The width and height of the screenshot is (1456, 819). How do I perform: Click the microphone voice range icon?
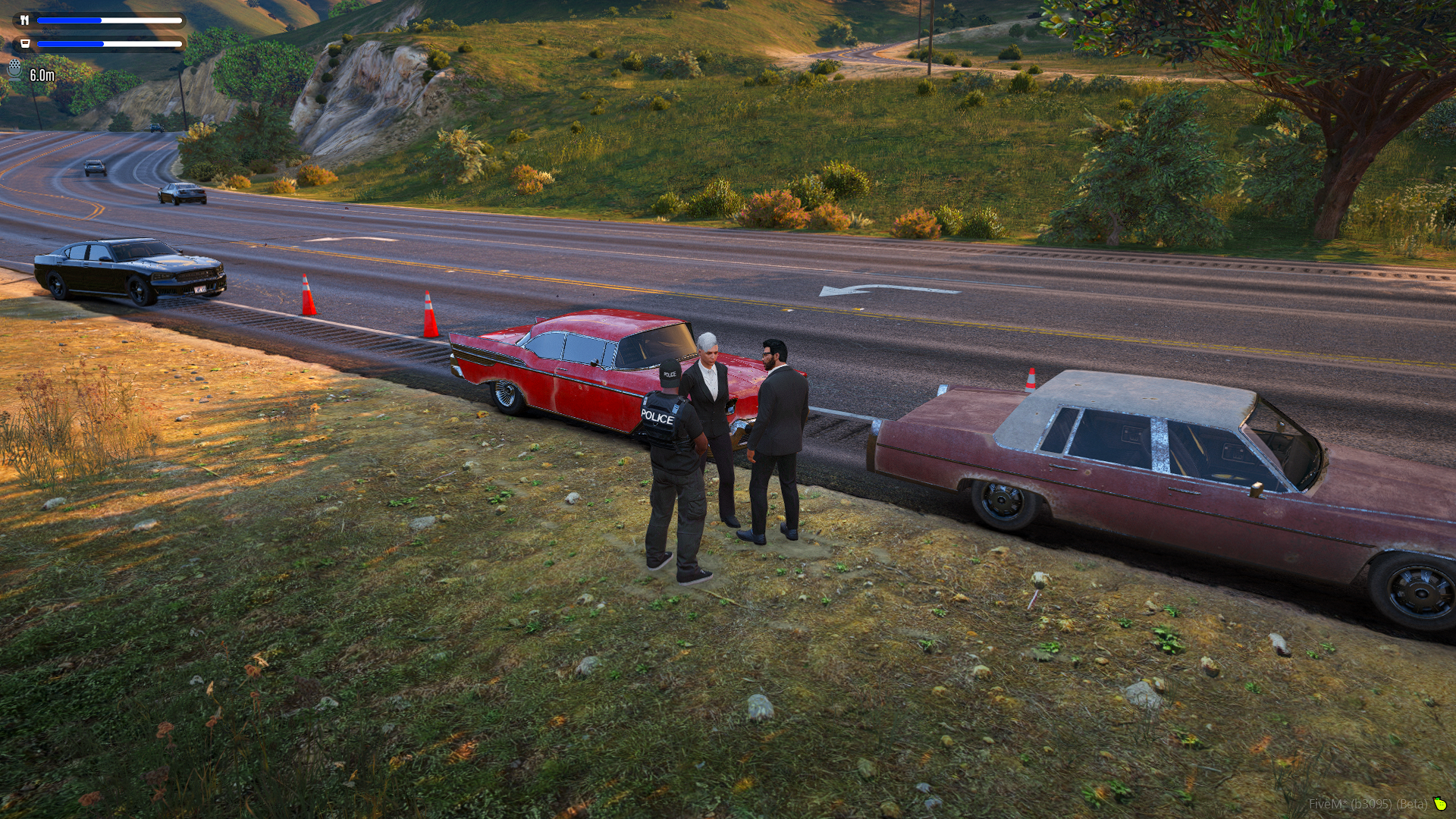pos(15,70)
